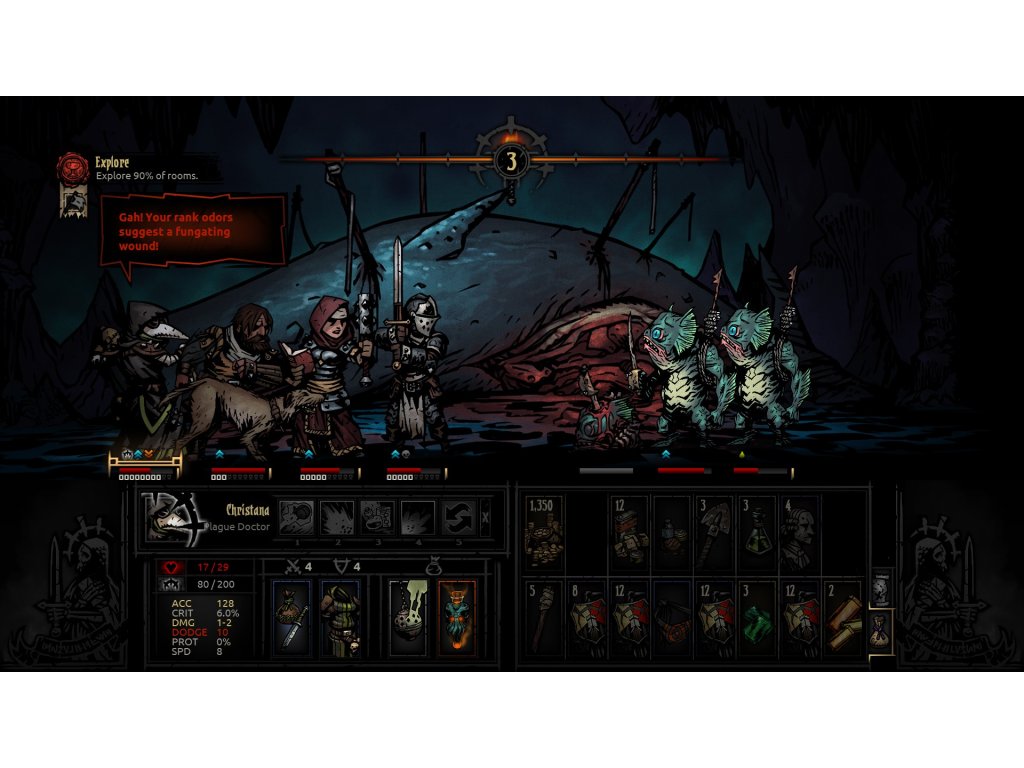Choose the third combat skill icon
Viewport: 1024px width, 768px height.
(x=377, y=517)
